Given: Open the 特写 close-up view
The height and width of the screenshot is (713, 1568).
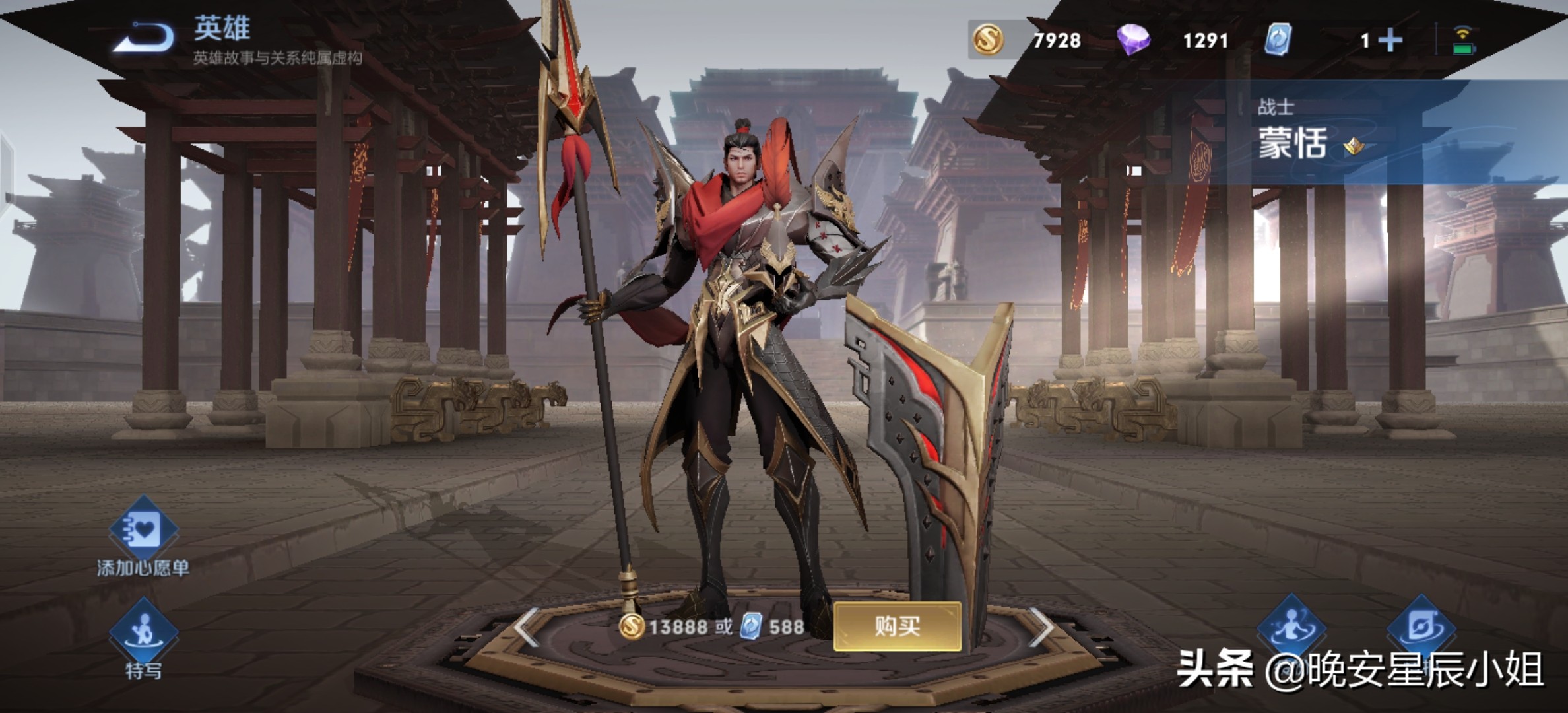Looking at the screenshot, I should (143, 632).
